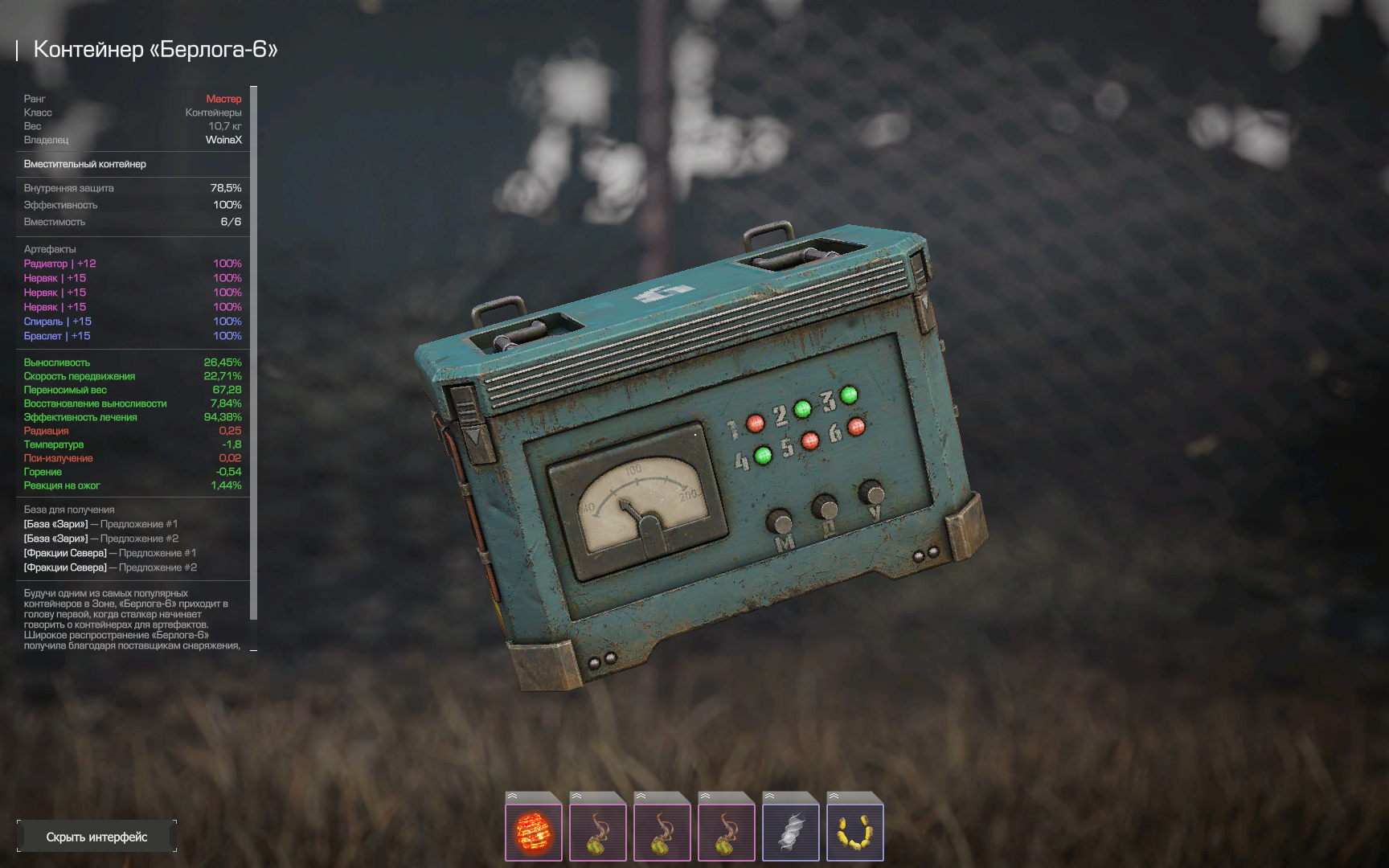The height and width of the screenshot is (868, 1389).
Task: Select the silver Спираль artifact slot
Action: [x=790, y=831]
